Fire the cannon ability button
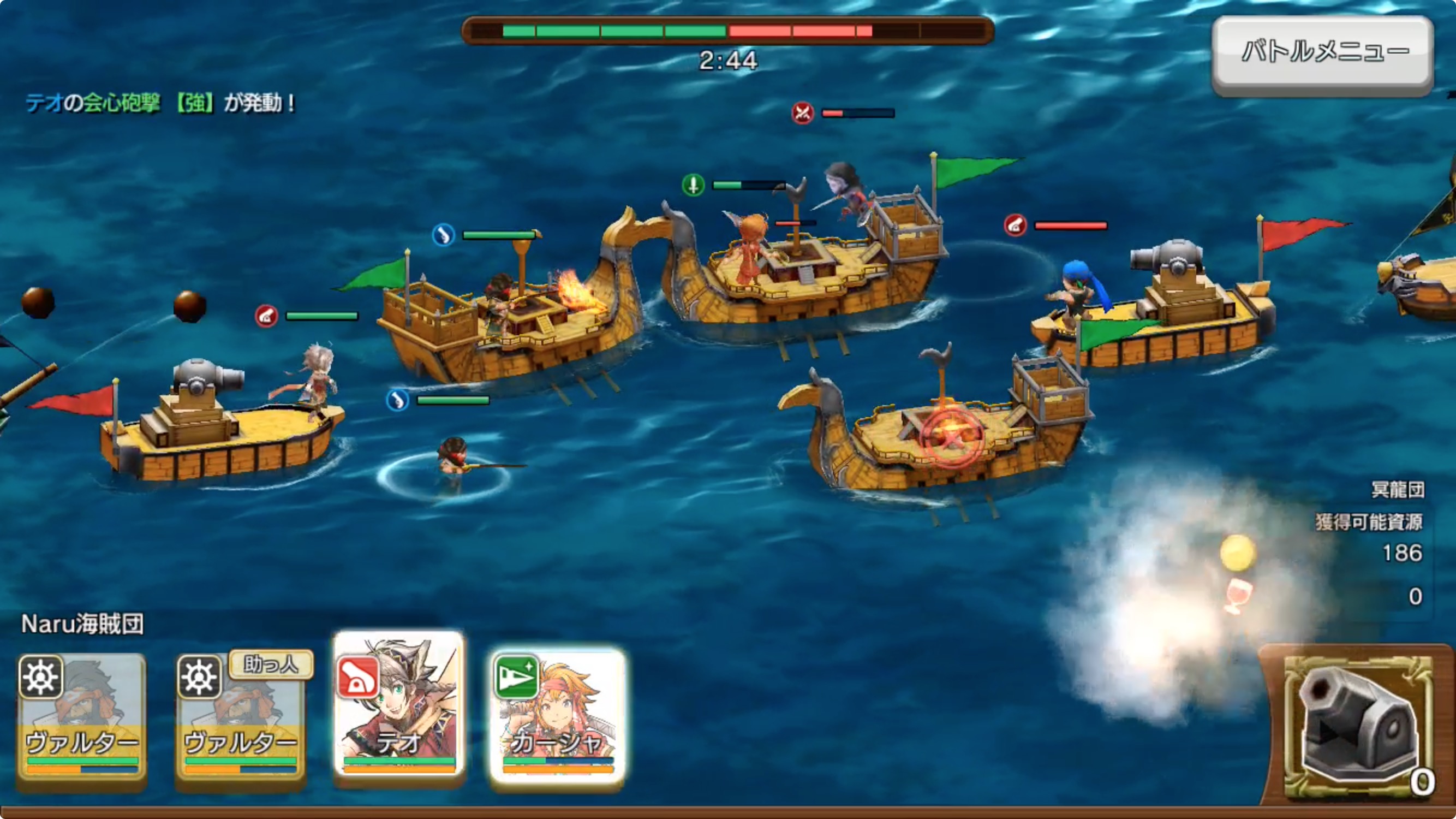1456x819 pixels. 1358,727
